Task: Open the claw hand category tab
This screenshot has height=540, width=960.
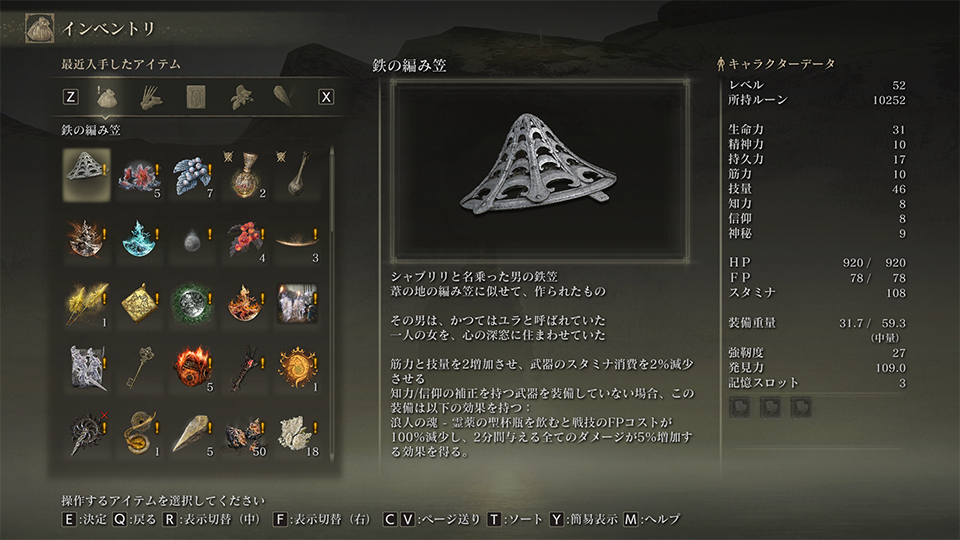Action: [x=152, y=97]
